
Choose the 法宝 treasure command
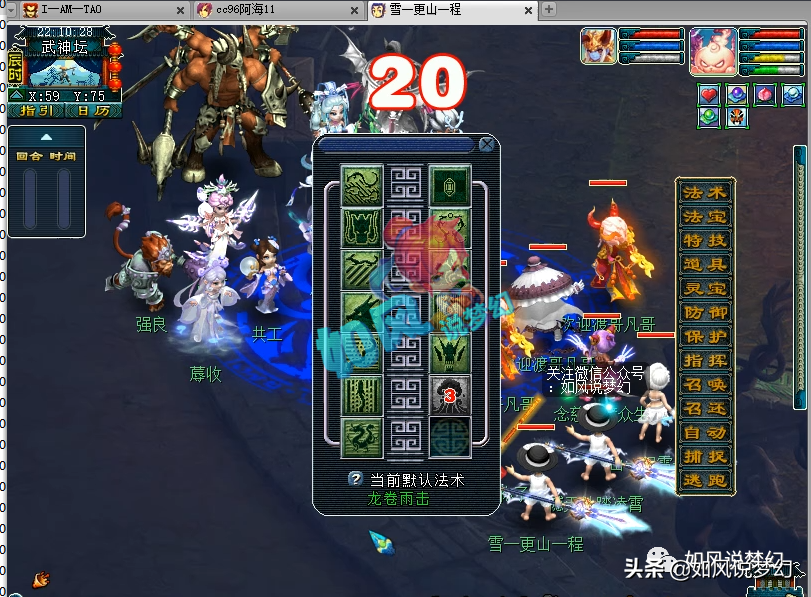pos(704,217)
